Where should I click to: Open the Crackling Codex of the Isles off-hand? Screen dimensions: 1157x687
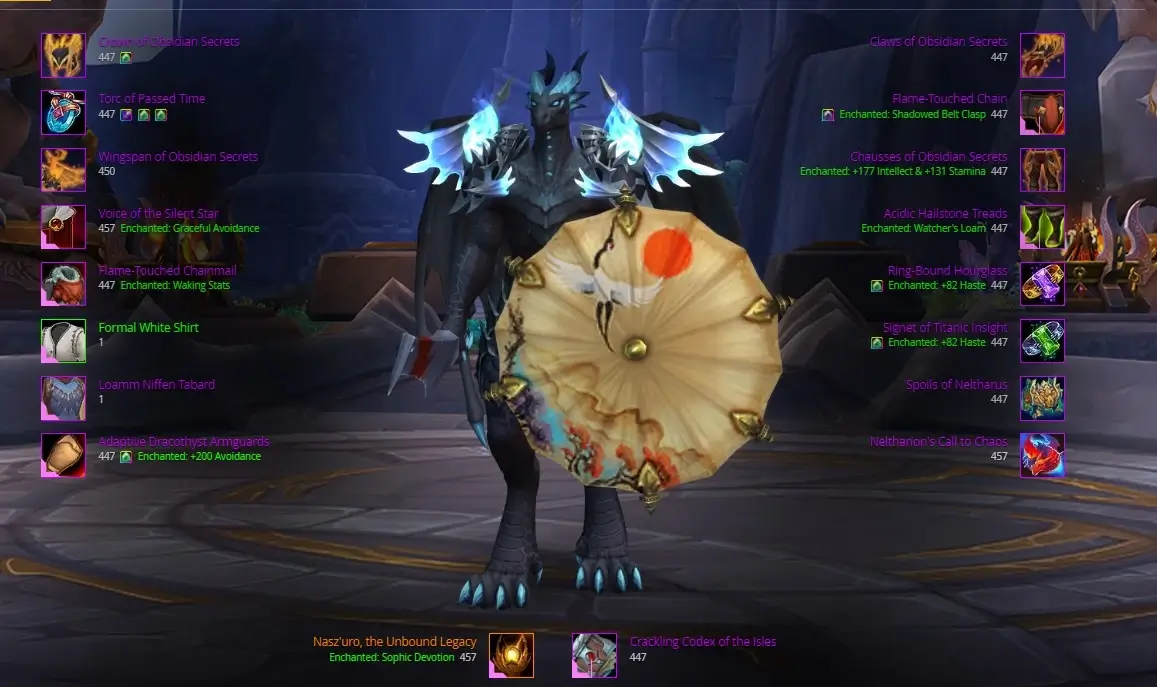tap(594, 655)
